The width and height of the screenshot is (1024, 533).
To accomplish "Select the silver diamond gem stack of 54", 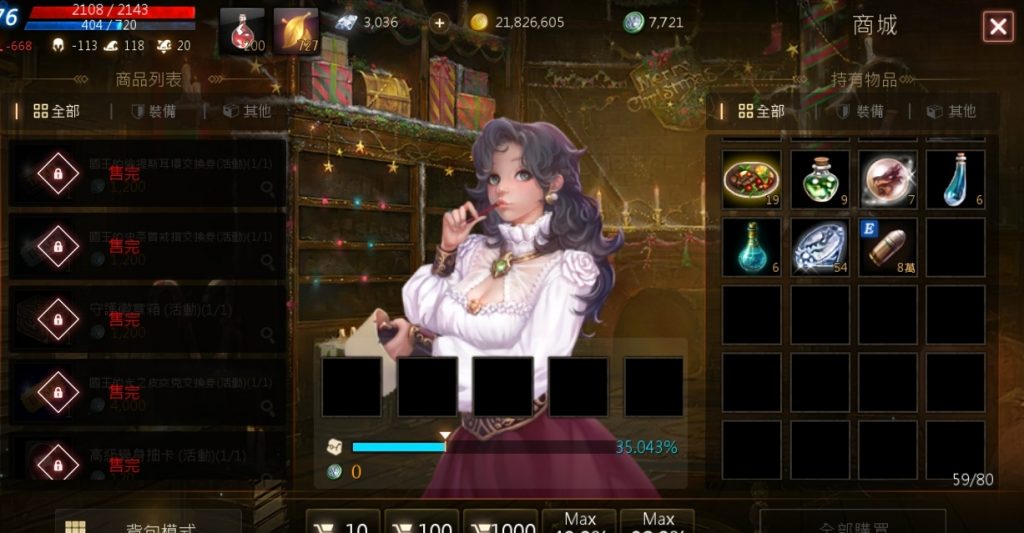I will point(820,247).
